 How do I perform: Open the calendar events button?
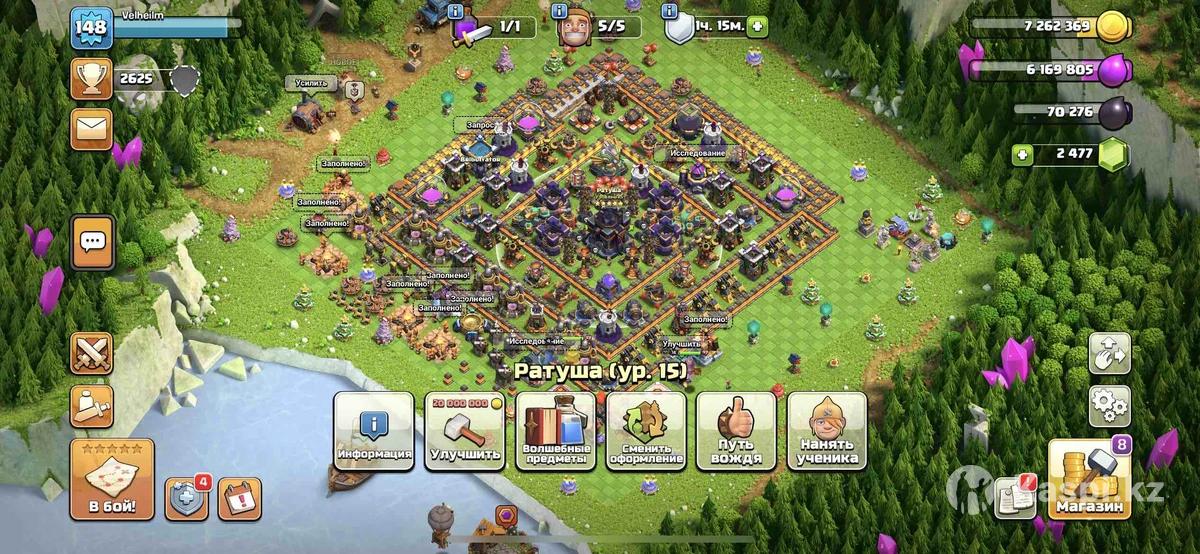pos(239,498)
